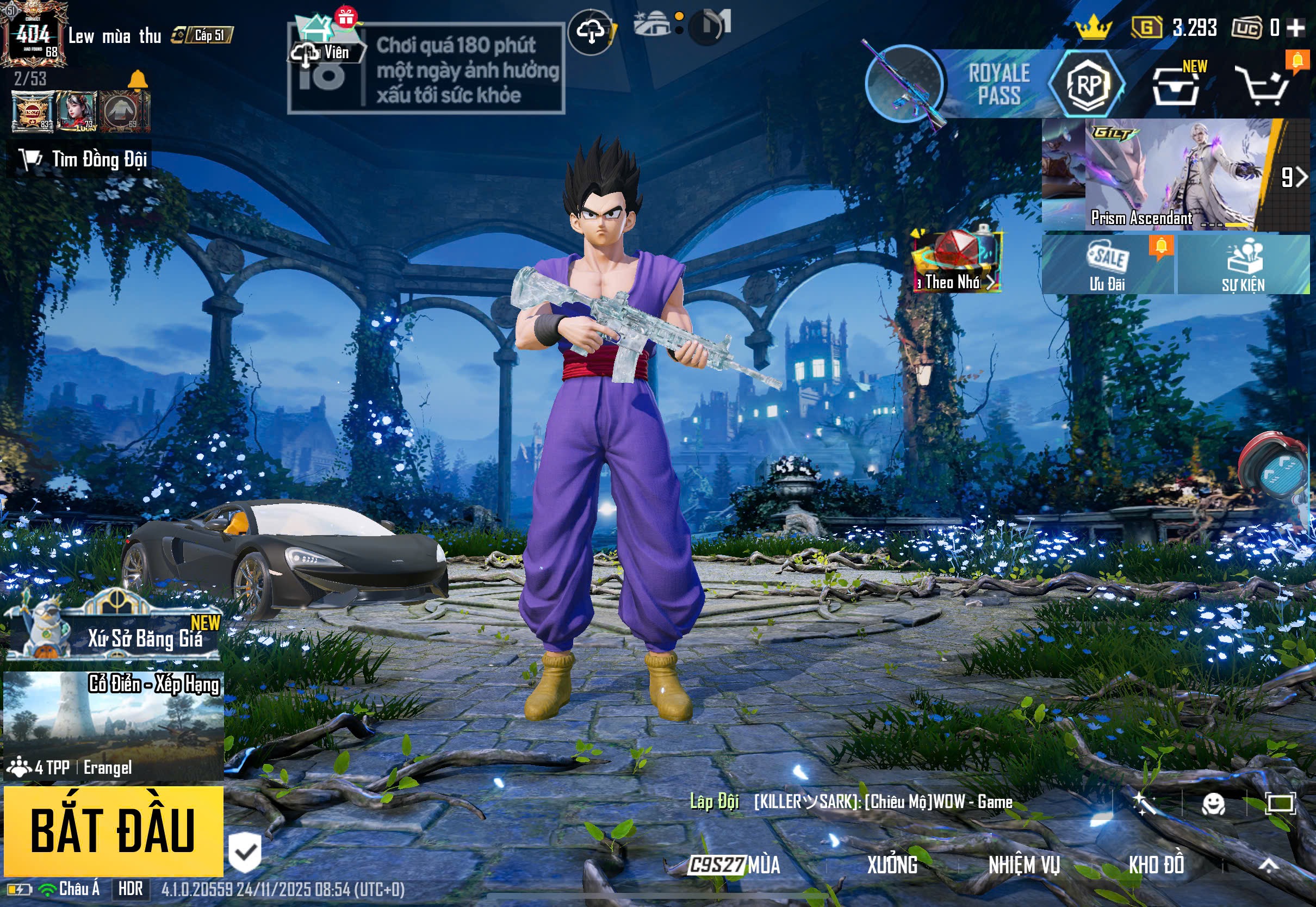Open the KHO ĐỒ inventory
Image resolution: width=1316 pixels, height=907 pixels.
click(1156, 865)
